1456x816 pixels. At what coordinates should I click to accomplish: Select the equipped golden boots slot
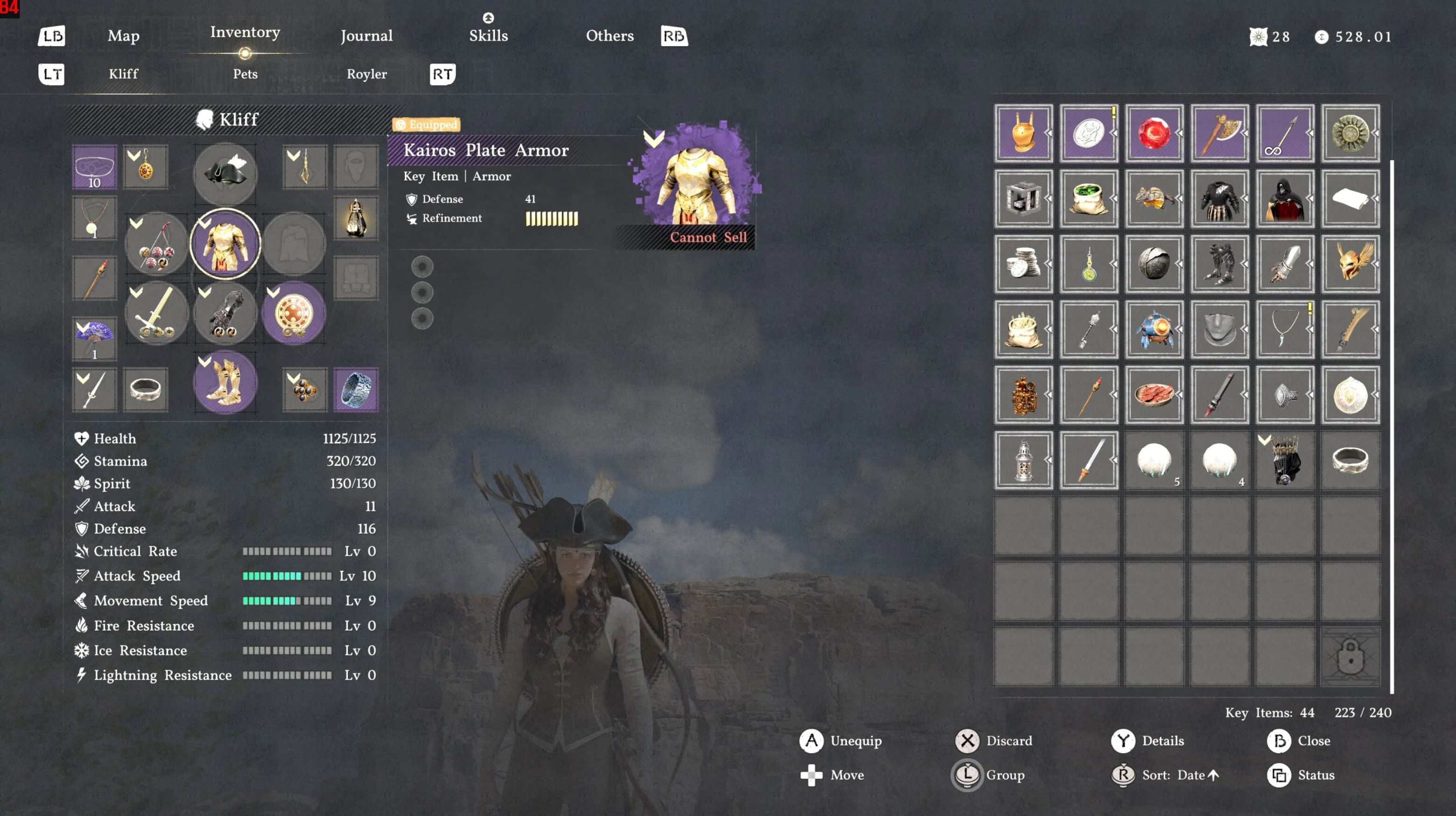(225, 382)
